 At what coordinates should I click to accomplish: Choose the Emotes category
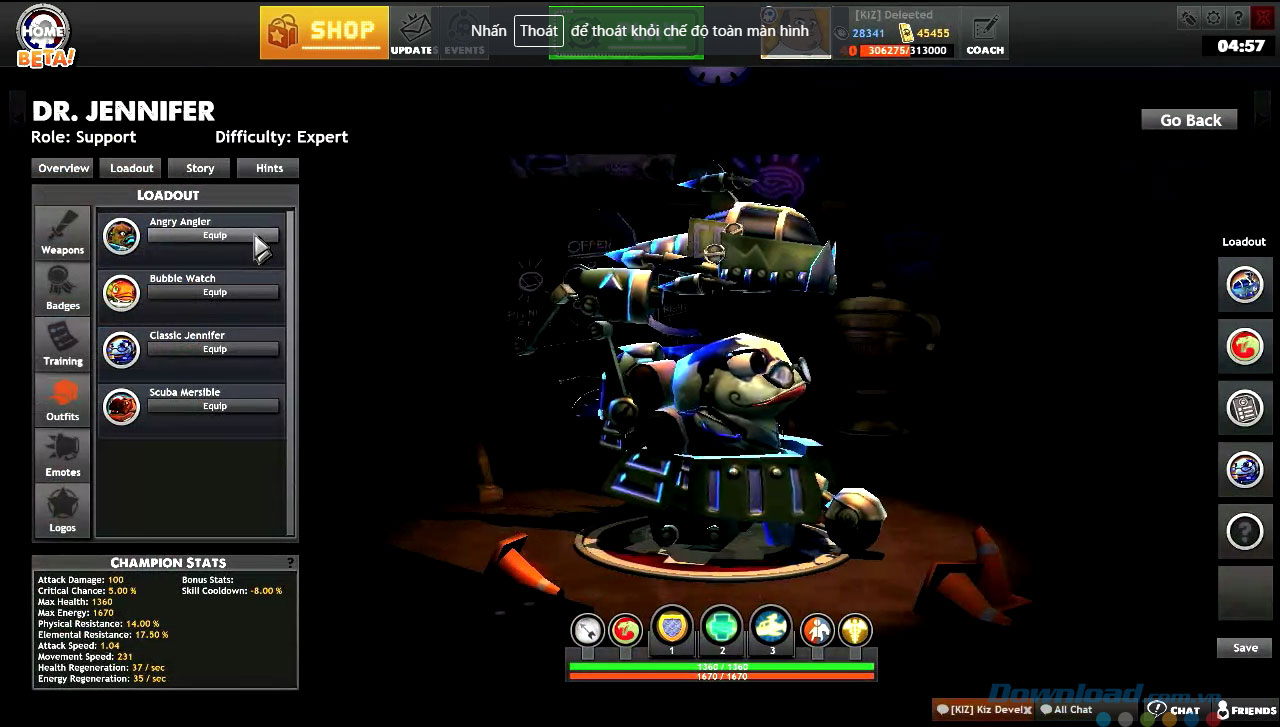(x=63, y=455)
